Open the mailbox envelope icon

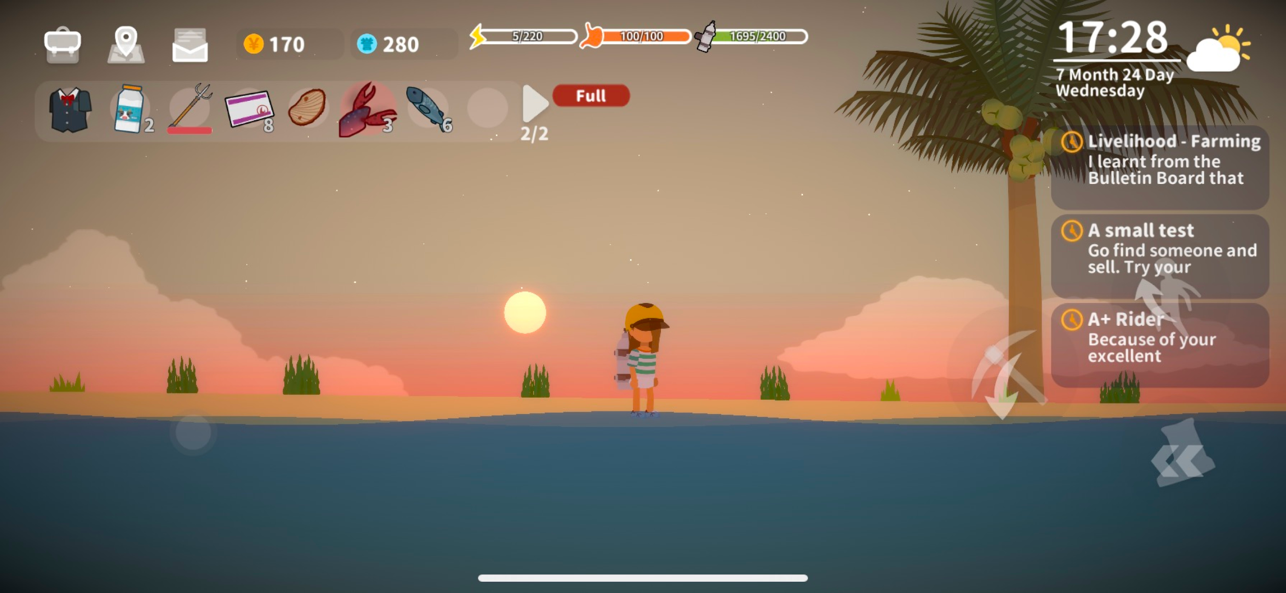[x=190, y=45]
